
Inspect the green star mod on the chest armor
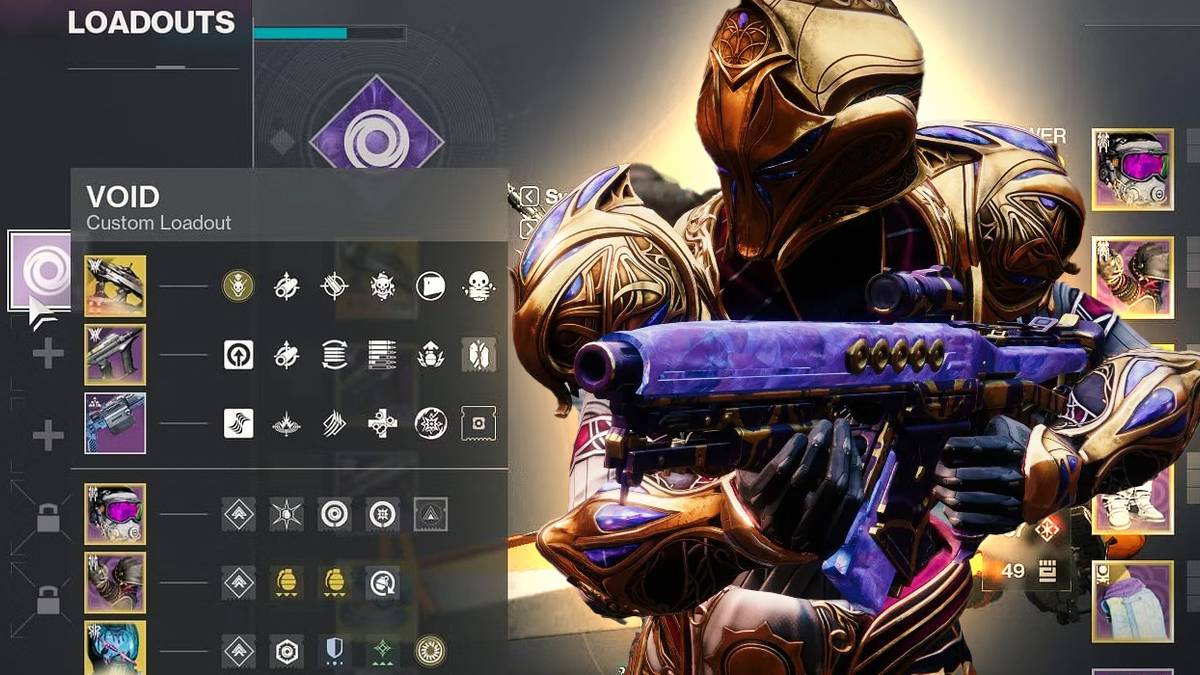click(x=382, y=651)
